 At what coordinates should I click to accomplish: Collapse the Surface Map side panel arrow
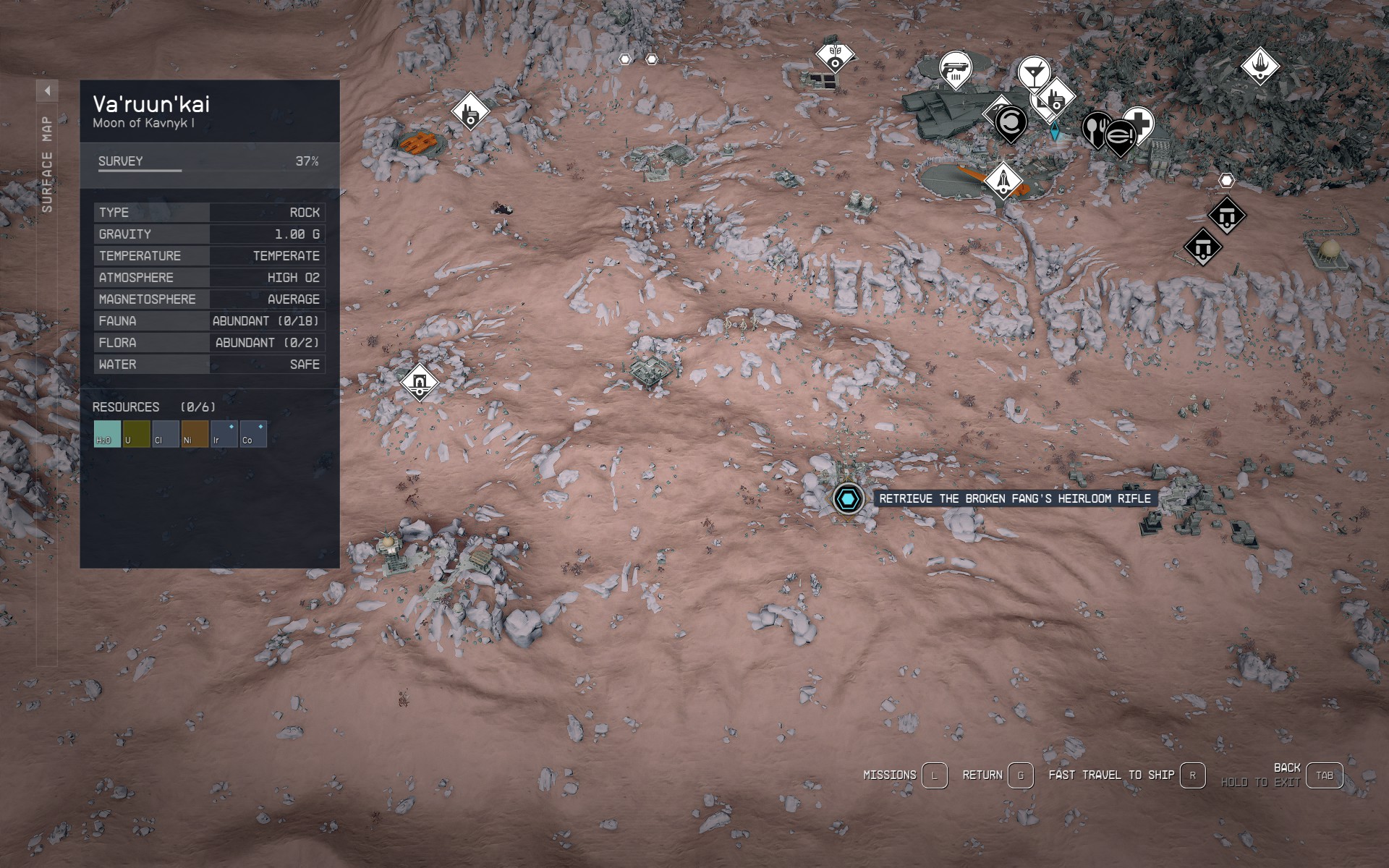pos(48,89)
